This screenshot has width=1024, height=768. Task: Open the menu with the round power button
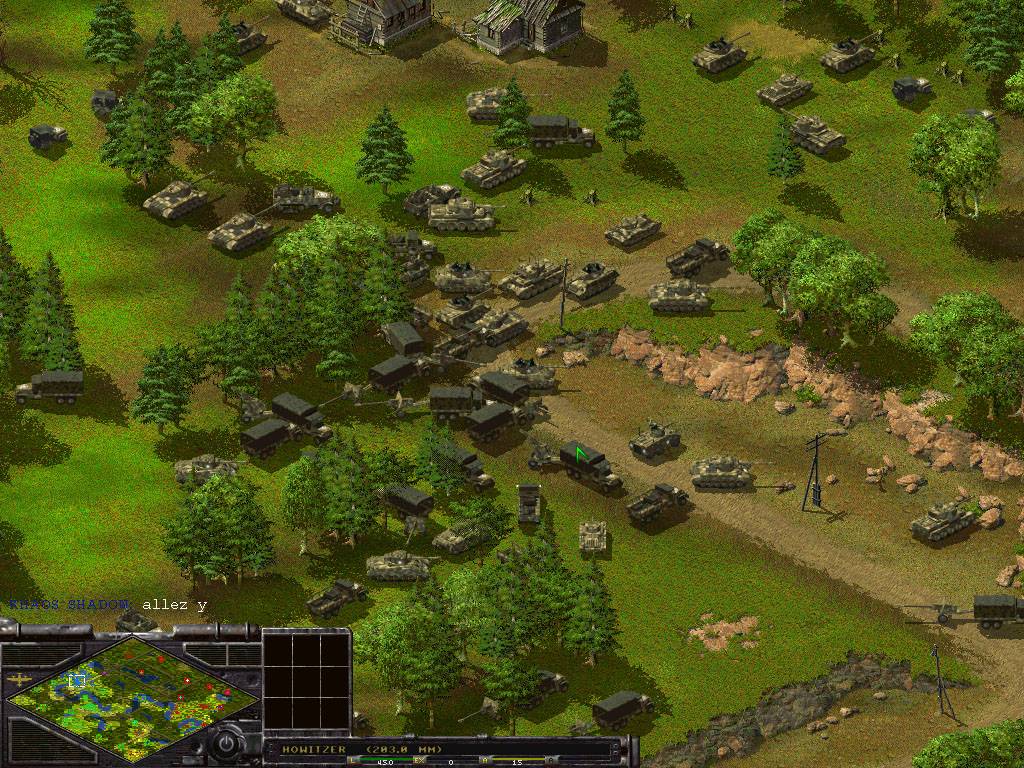tap(228, 744)
